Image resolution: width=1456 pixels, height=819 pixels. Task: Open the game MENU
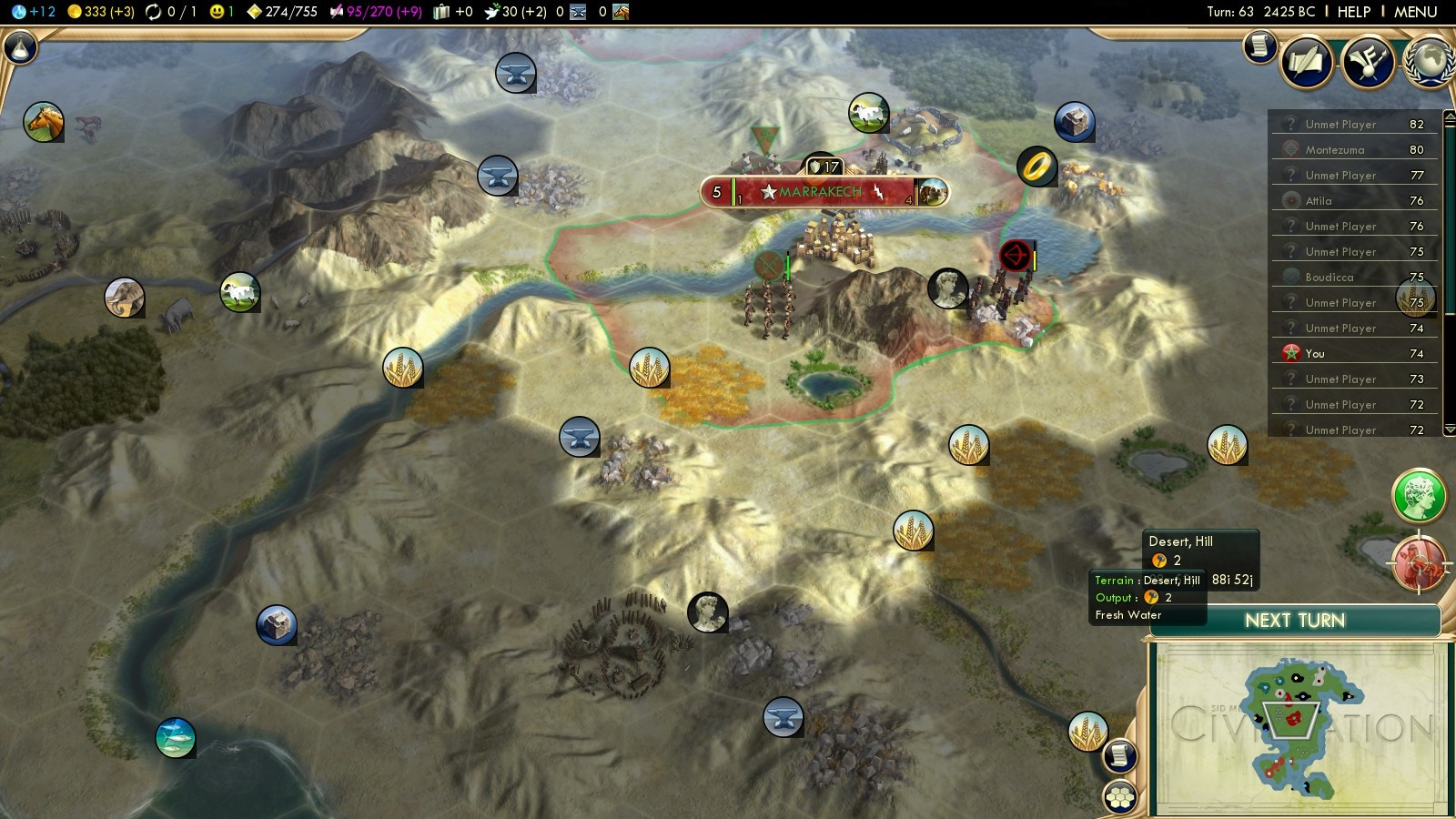(1415, 12)
